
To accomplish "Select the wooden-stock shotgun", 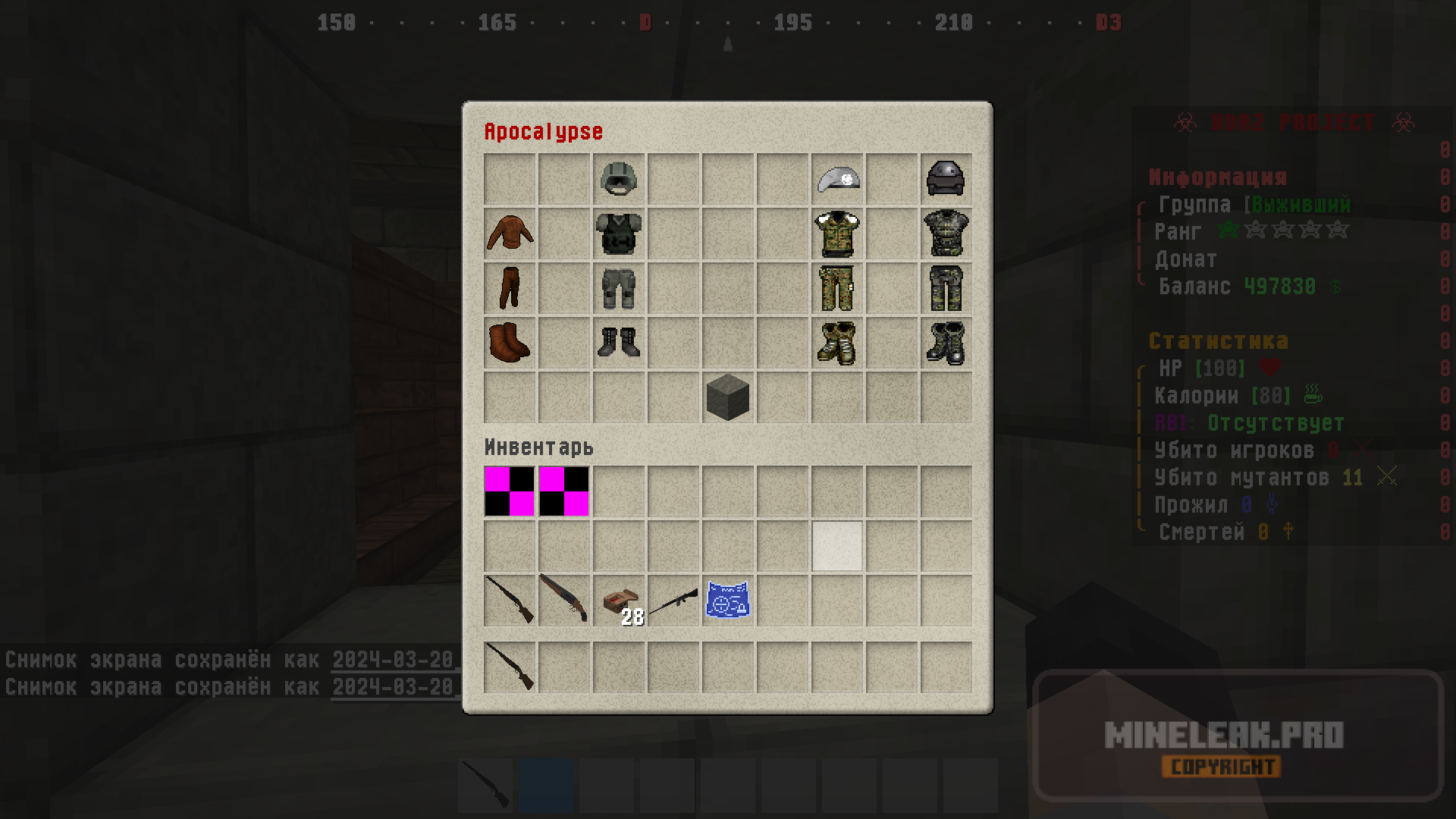I will tap(564, 599).
